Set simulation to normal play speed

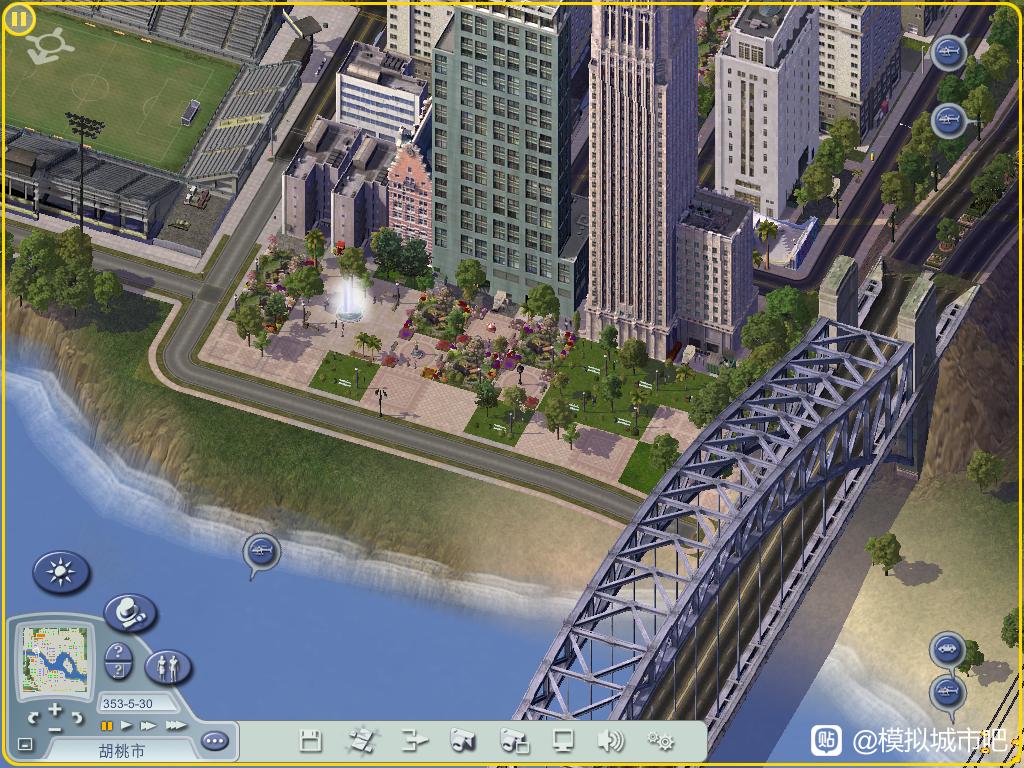coord(126,725)
